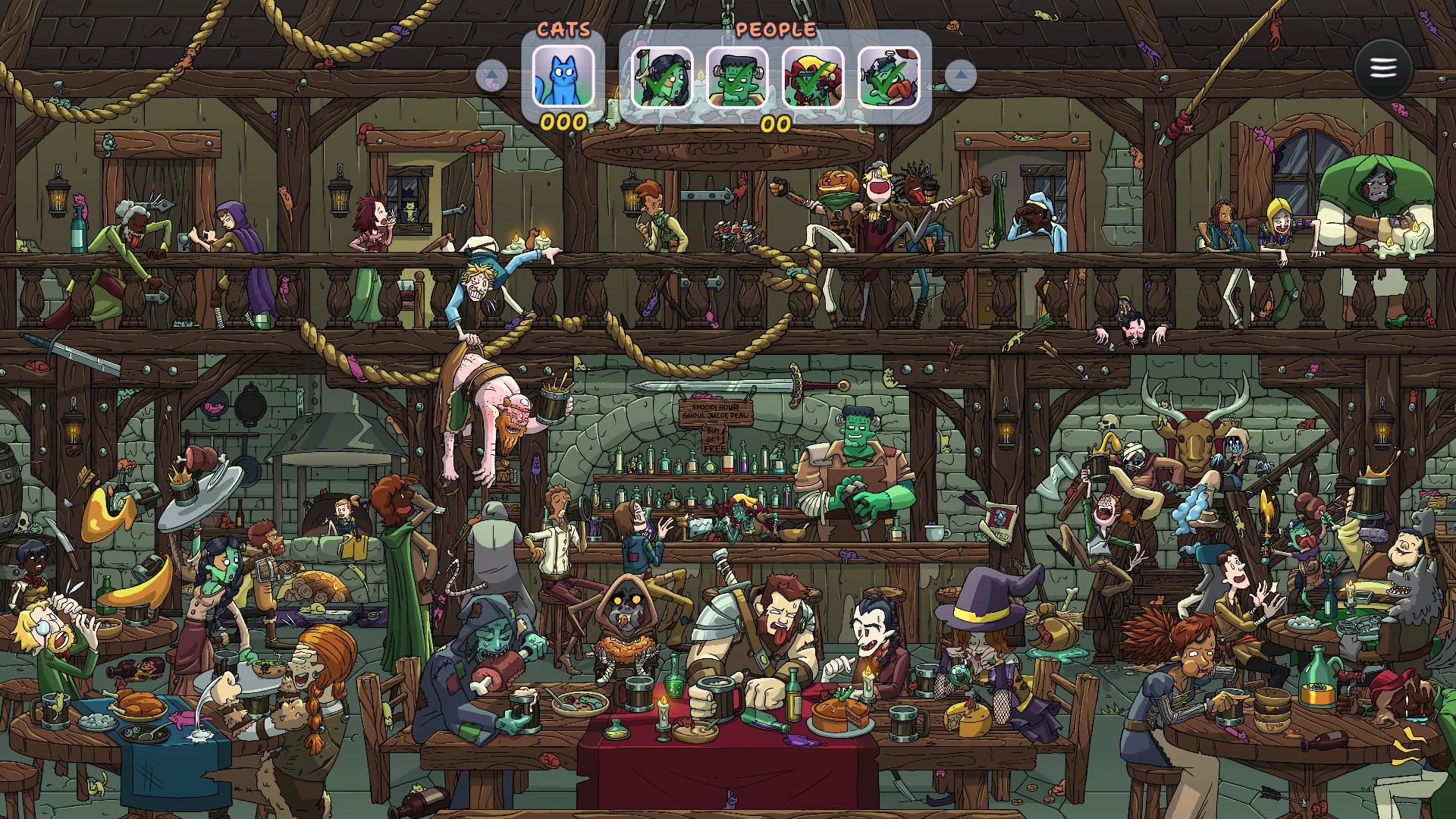1456x819 pixels.
Task: Choose the red-haired zombie with yellow hat portrait
Action: pos(812,77)
